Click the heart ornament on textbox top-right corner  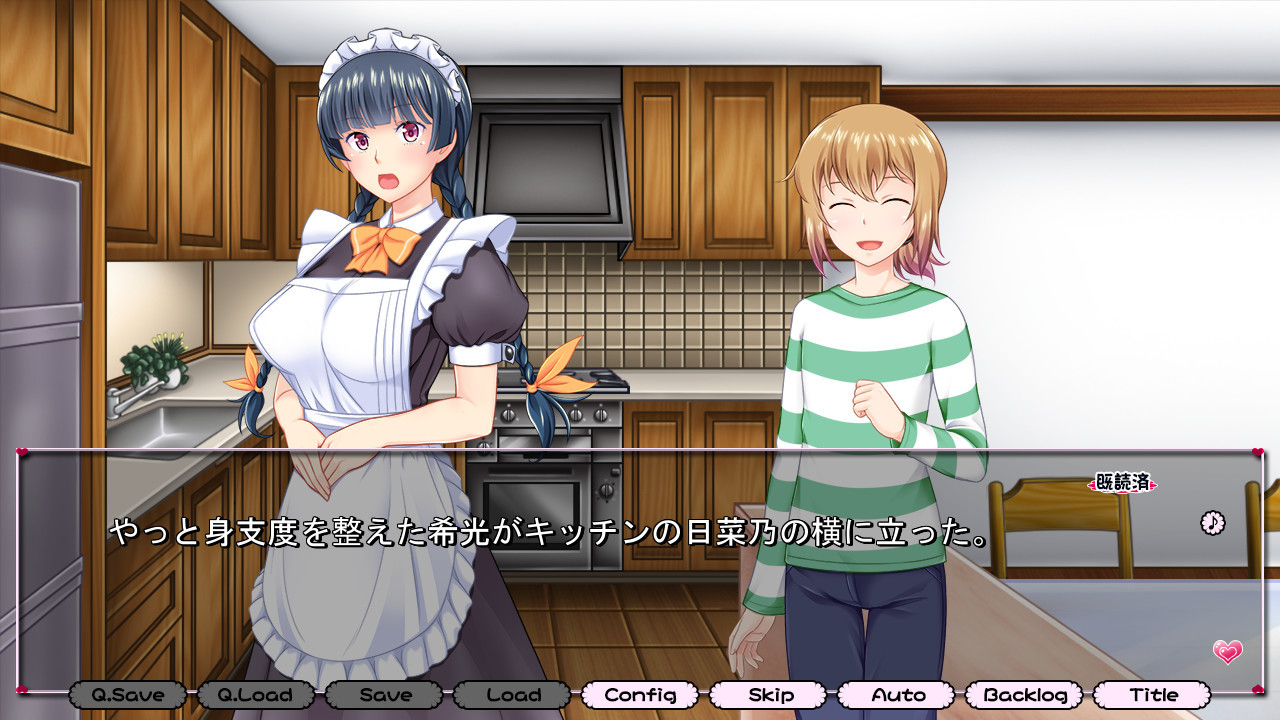click(1257, 451)
